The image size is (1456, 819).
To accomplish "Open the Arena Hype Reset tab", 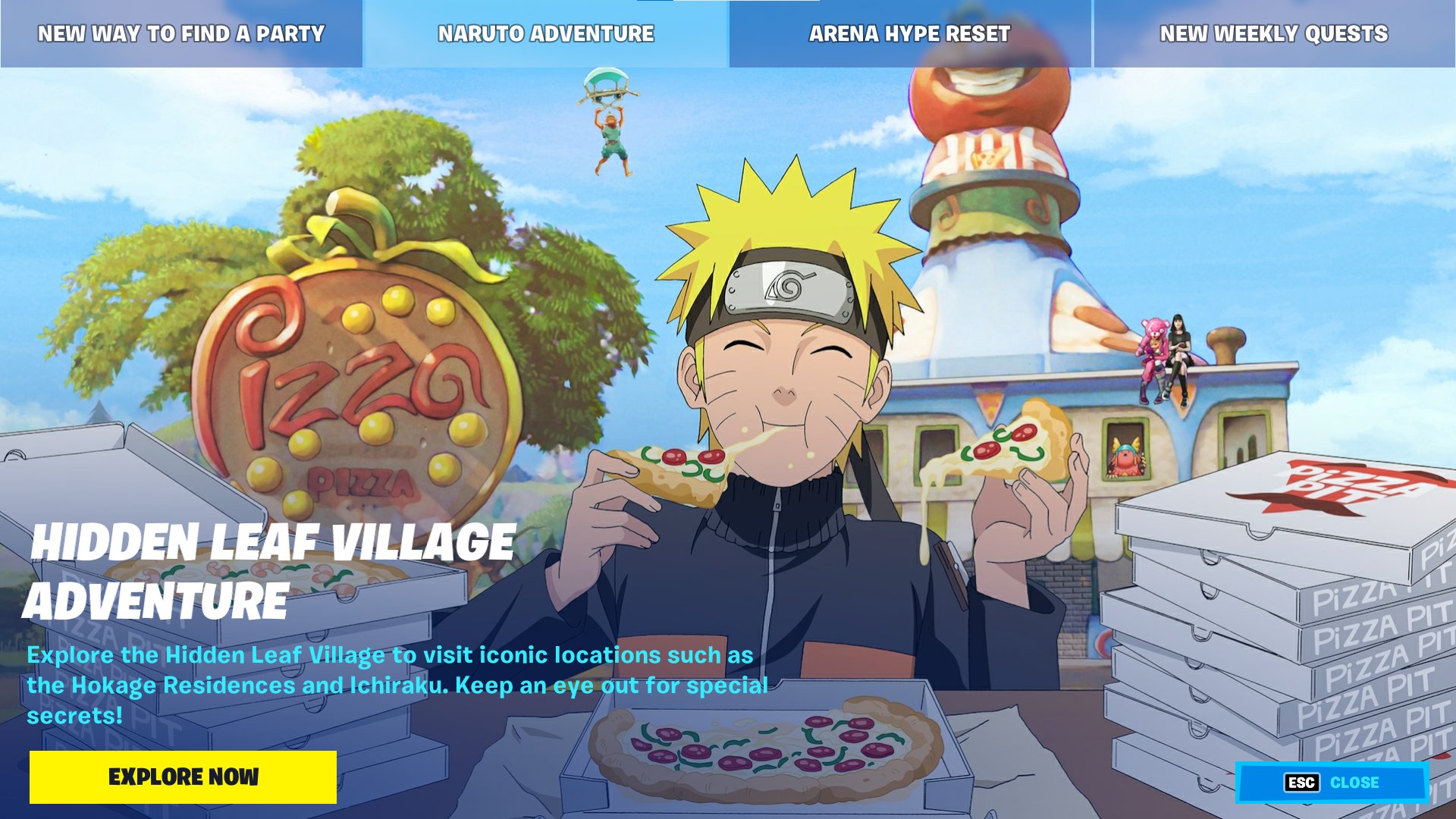I will pos(908,33).
